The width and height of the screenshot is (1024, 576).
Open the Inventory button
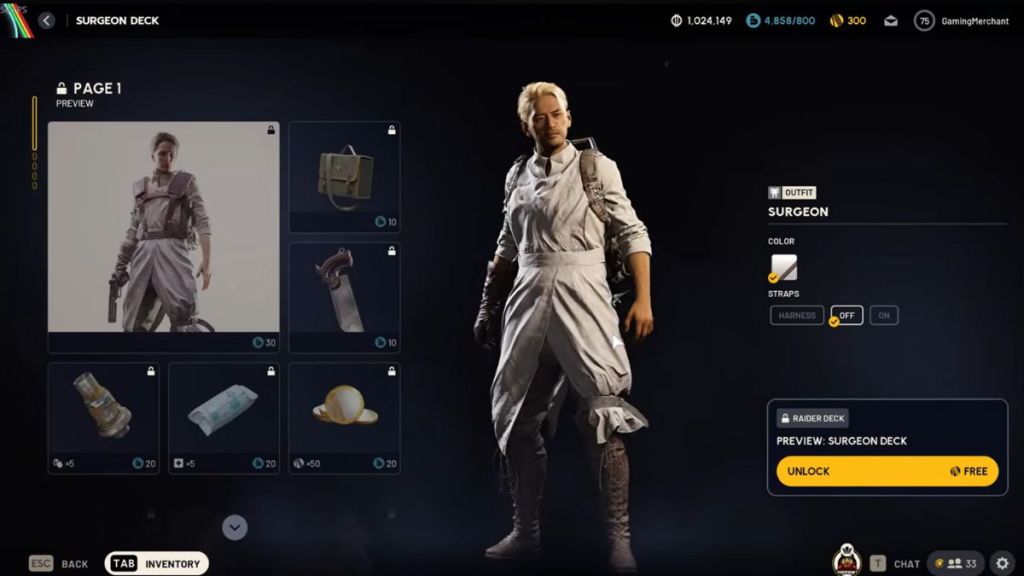coord(157,564)
